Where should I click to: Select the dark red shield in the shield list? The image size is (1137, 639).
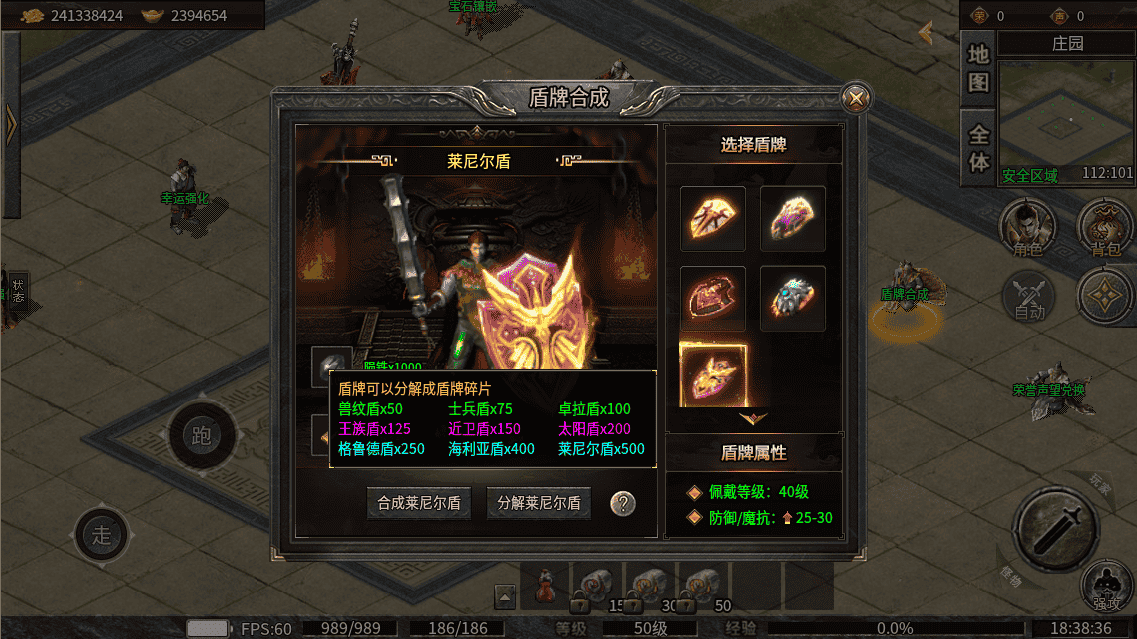(x=713, y=298)
